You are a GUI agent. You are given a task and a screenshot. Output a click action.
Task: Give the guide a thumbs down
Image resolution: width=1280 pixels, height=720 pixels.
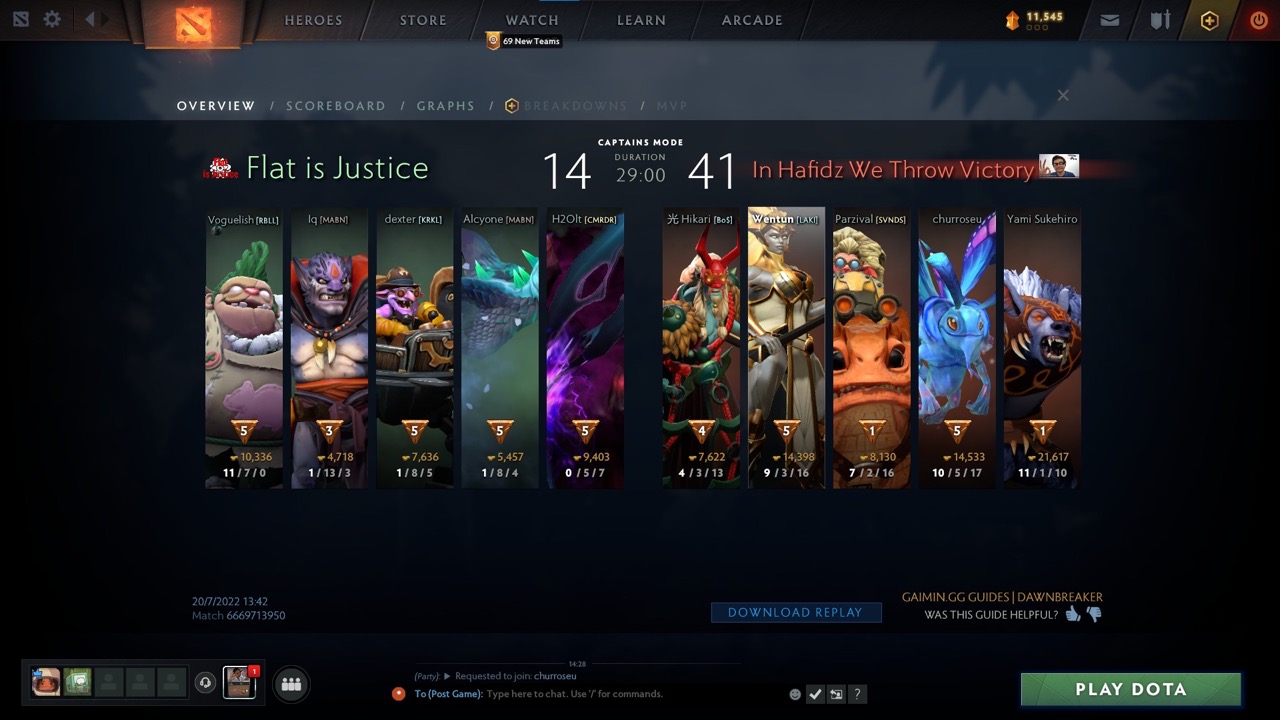(1094, 614)
